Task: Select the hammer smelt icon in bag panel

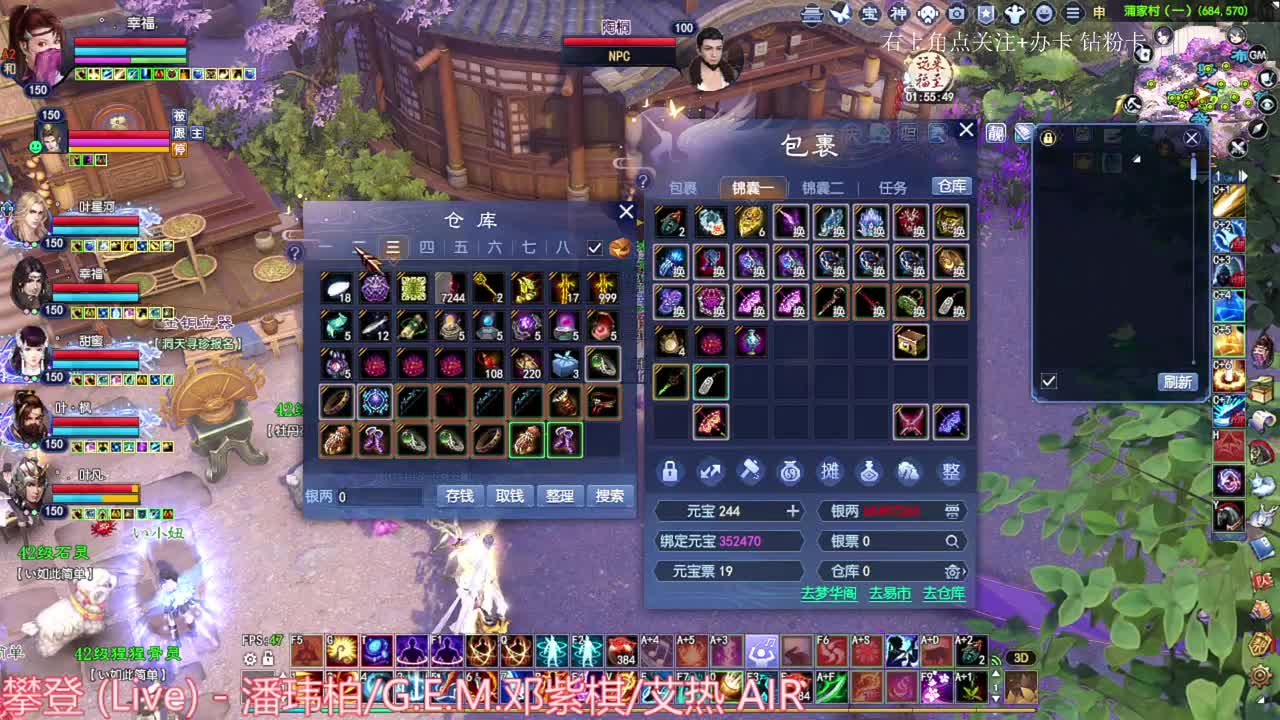Action: point(750,471)
